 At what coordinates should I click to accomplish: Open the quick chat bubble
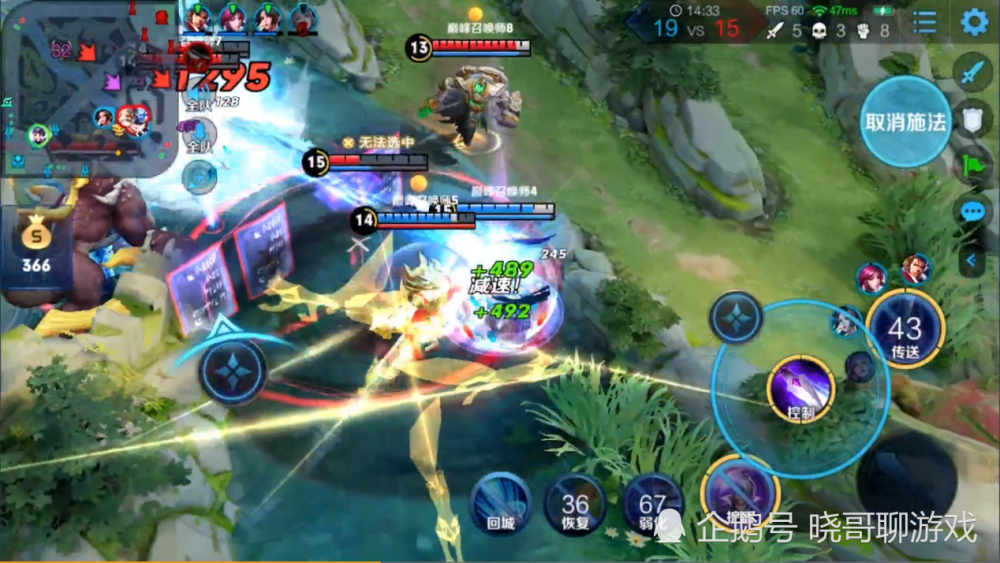[973, 212]
